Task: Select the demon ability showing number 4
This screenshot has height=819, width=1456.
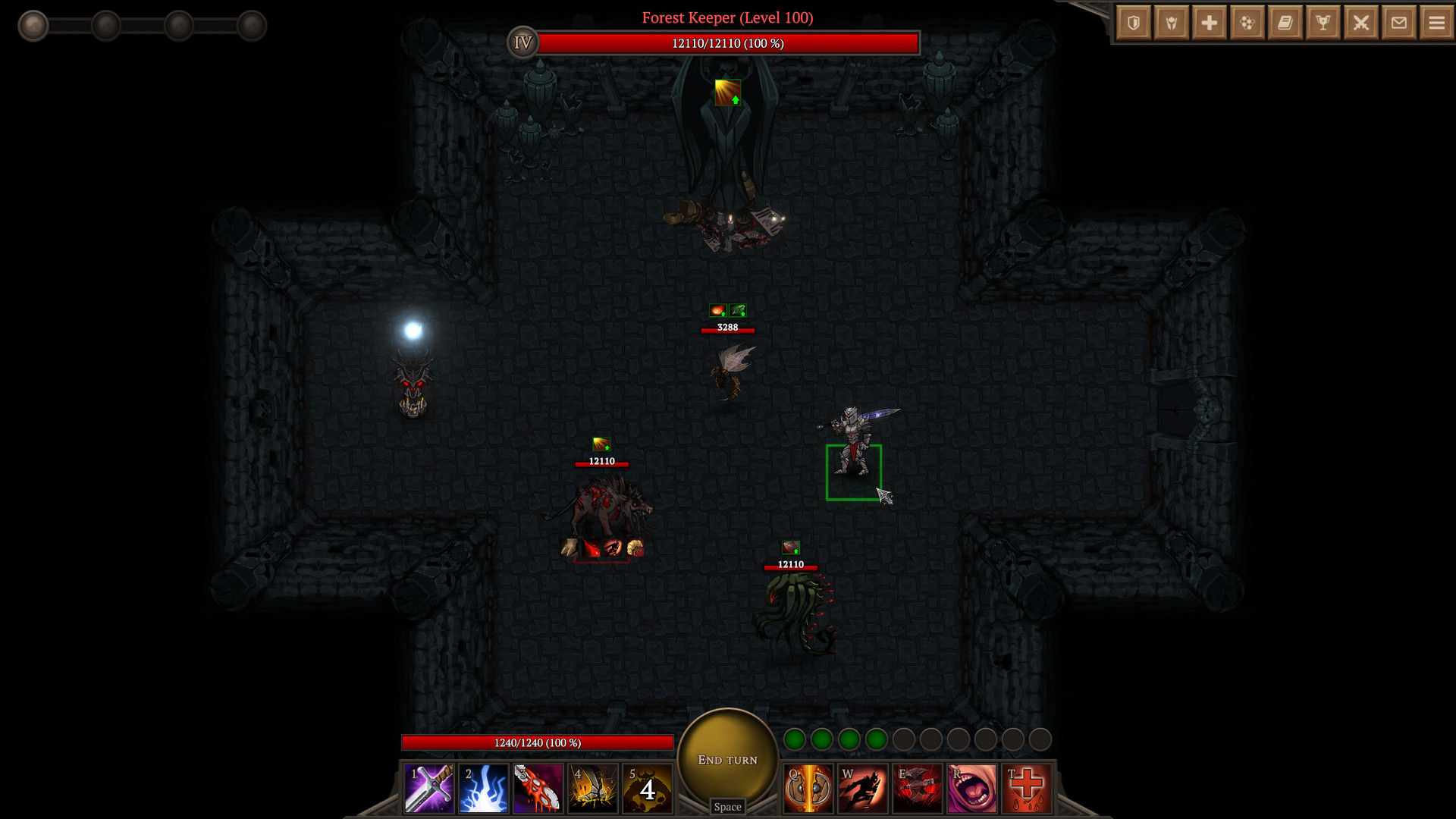Action: (648, 789)
